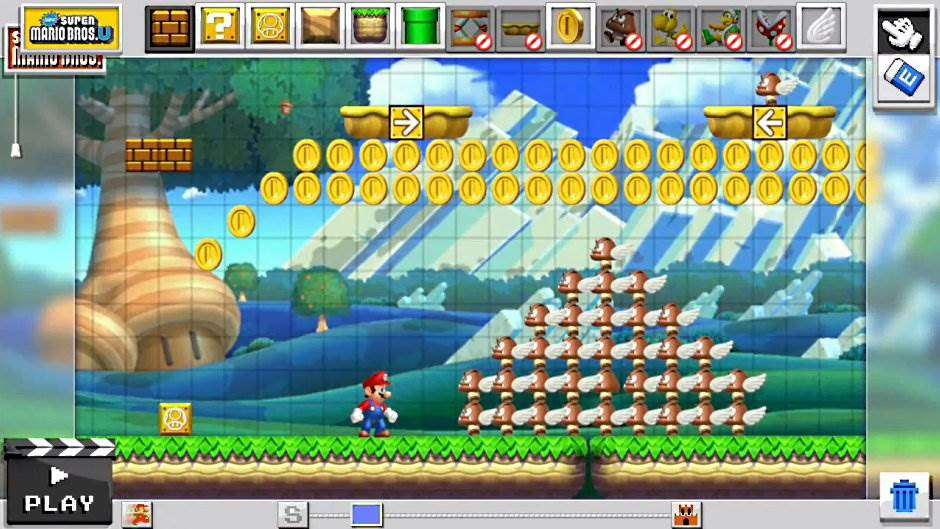Image resolution: width=940 pixels, height=529 pixels.
Task: Start the course with the Play clapperboard
Action: pyautogui.click(x=58, y=484)
